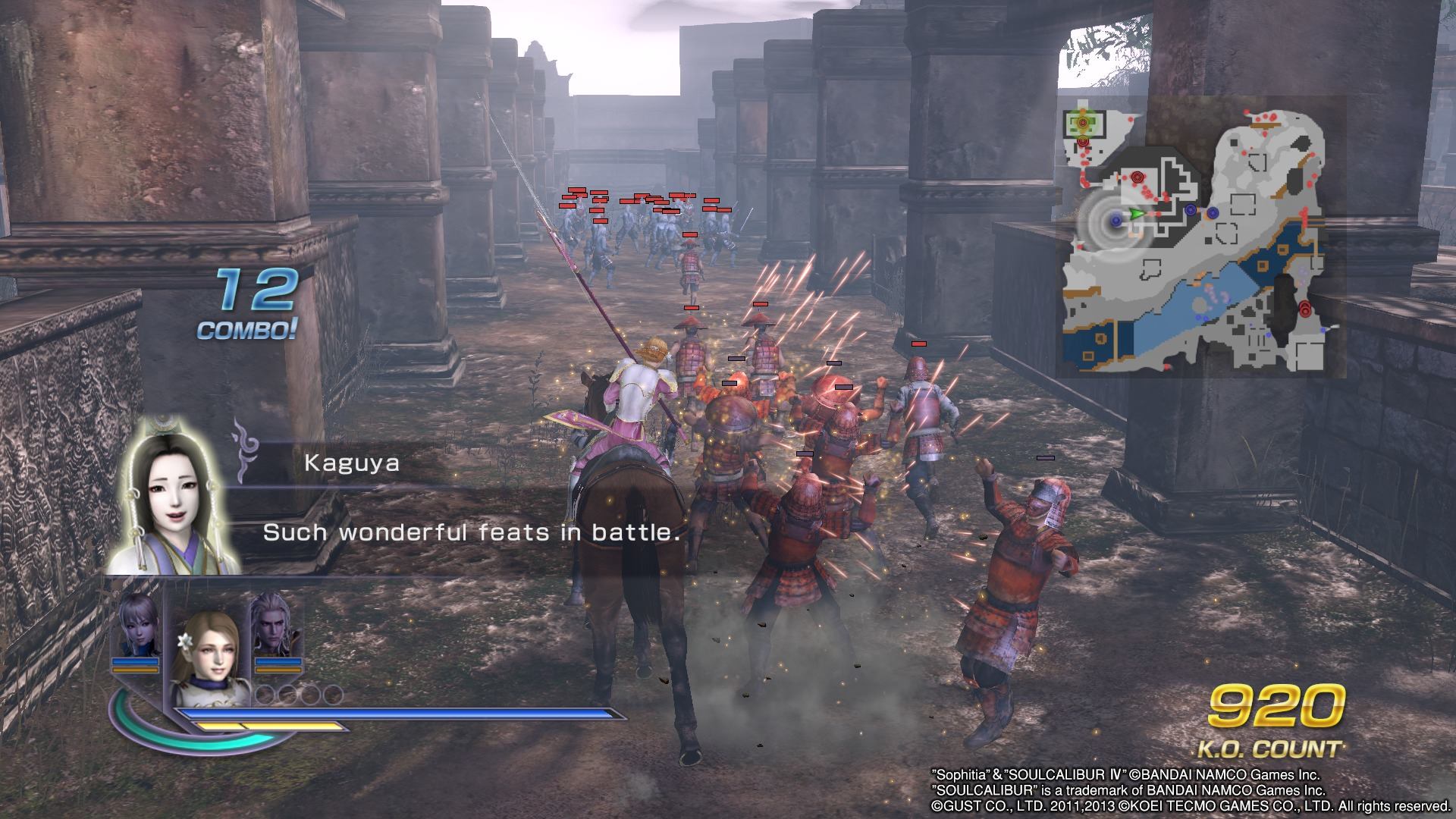The image size is (1456, 819).
Task: Select the green player arrow on the minimap
Action: [x=1134, y=213]
